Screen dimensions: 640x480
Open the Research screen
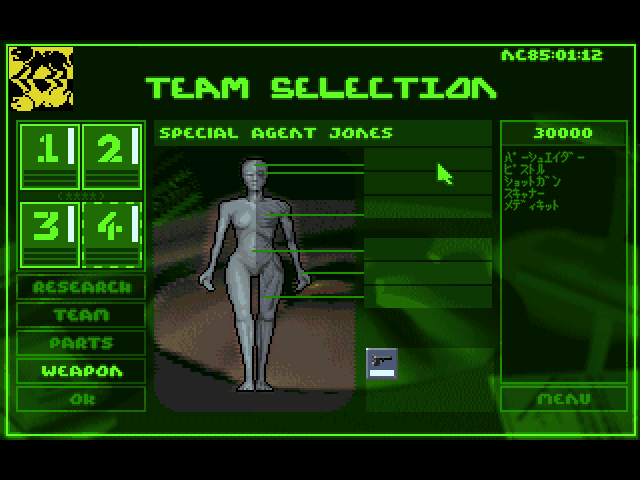pos(81,287)
